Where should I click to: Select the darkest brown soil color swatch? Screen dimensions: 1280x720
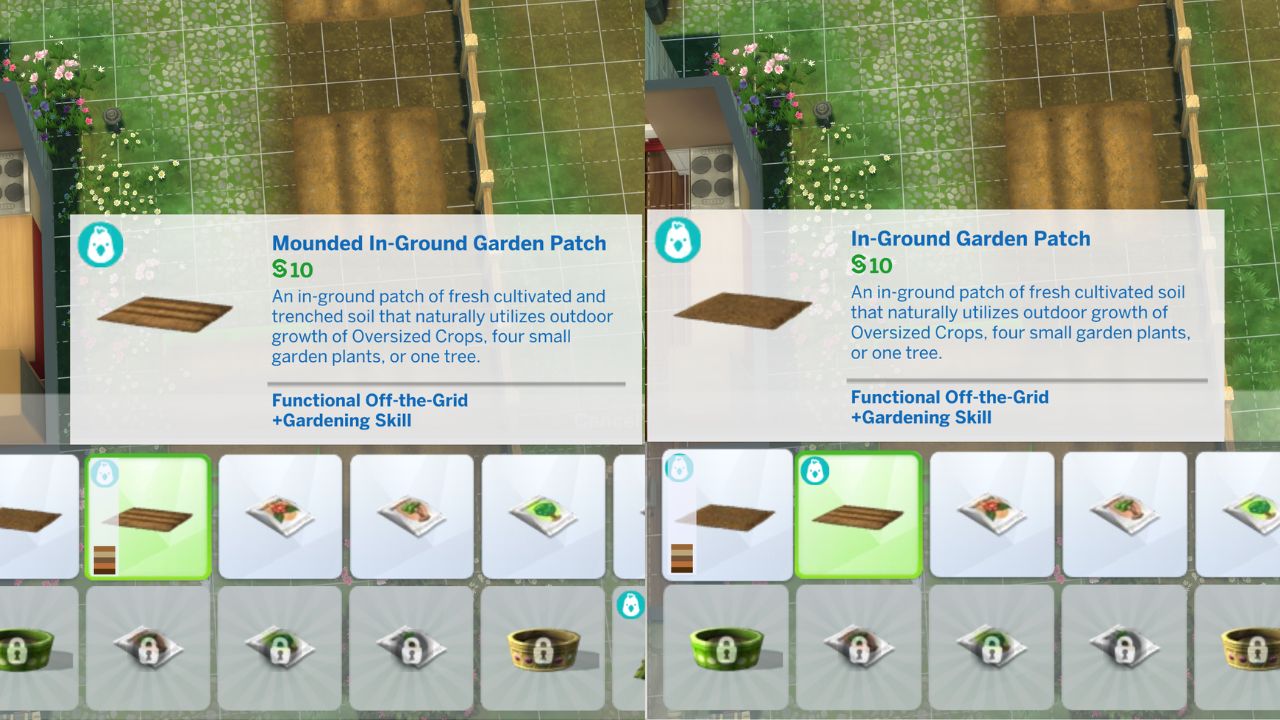tap(104, 570)
